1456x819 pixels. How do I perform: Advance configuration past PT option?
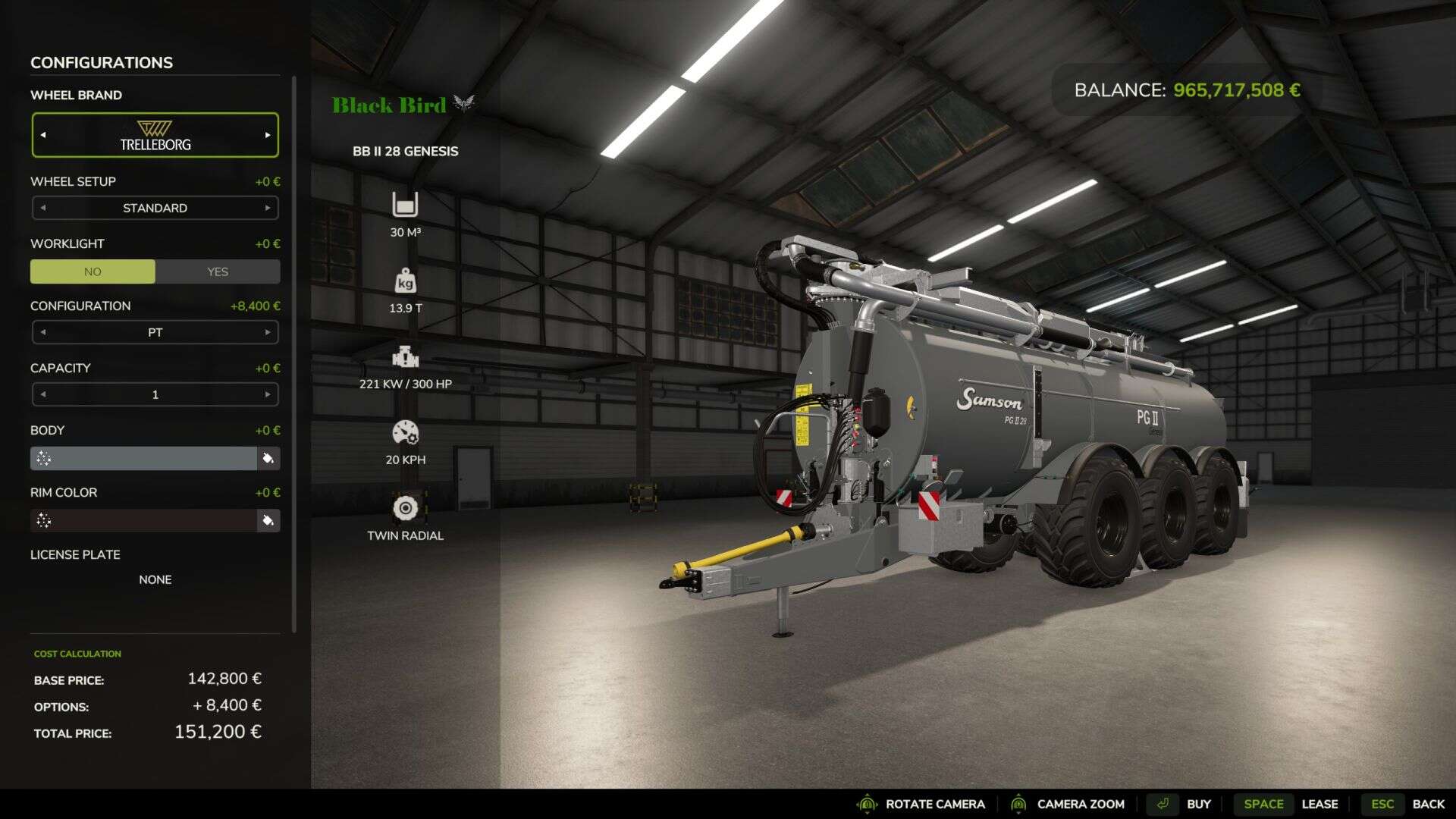[267, 332]
